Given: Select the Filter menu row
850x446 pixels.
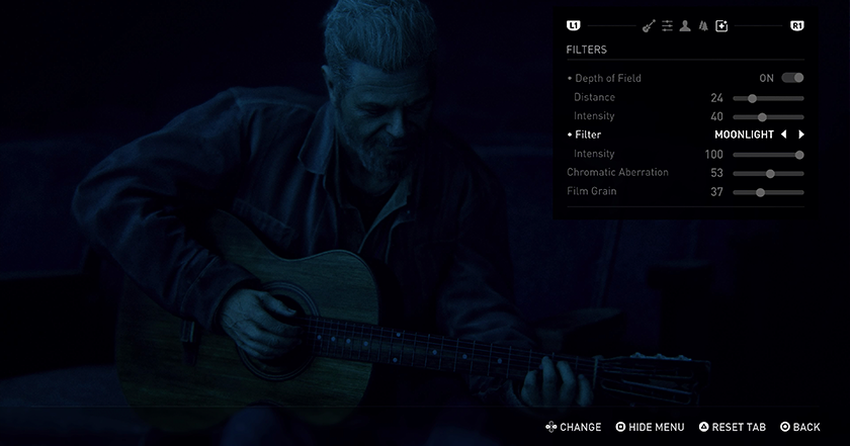Looking at the screenshot, I should coord(588,135).
